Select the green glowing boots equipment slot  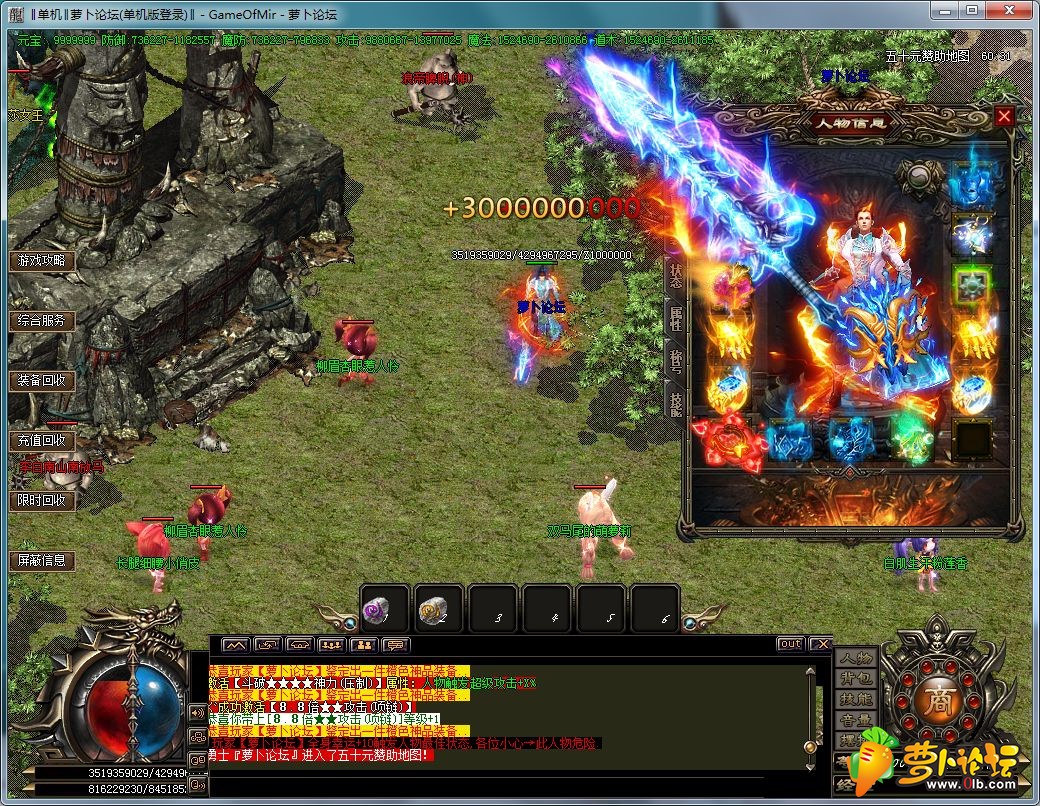(x=912, y=438)
